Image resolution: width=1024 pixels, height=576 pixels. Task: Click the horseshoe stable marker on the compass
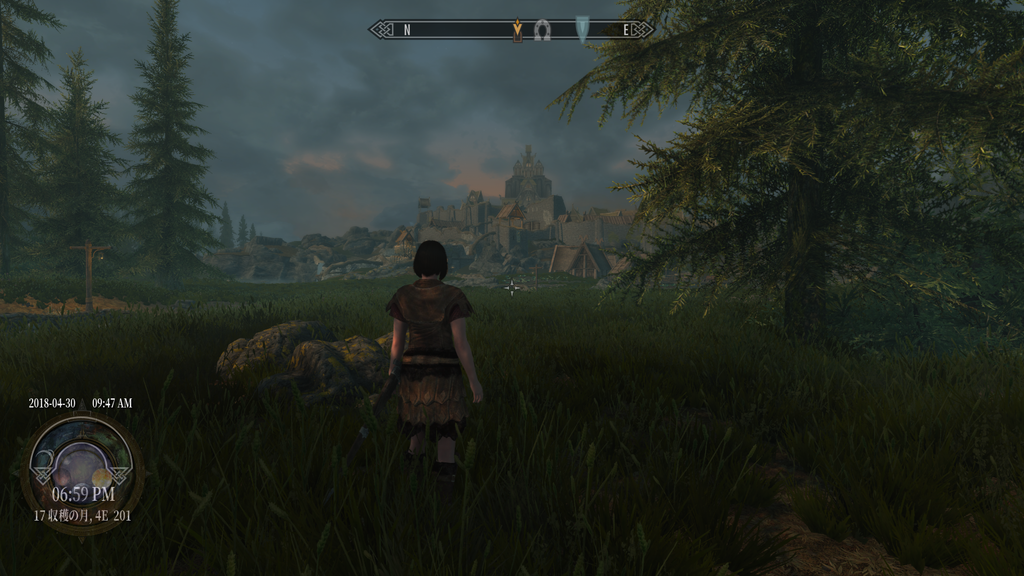(x=543, y=30)
